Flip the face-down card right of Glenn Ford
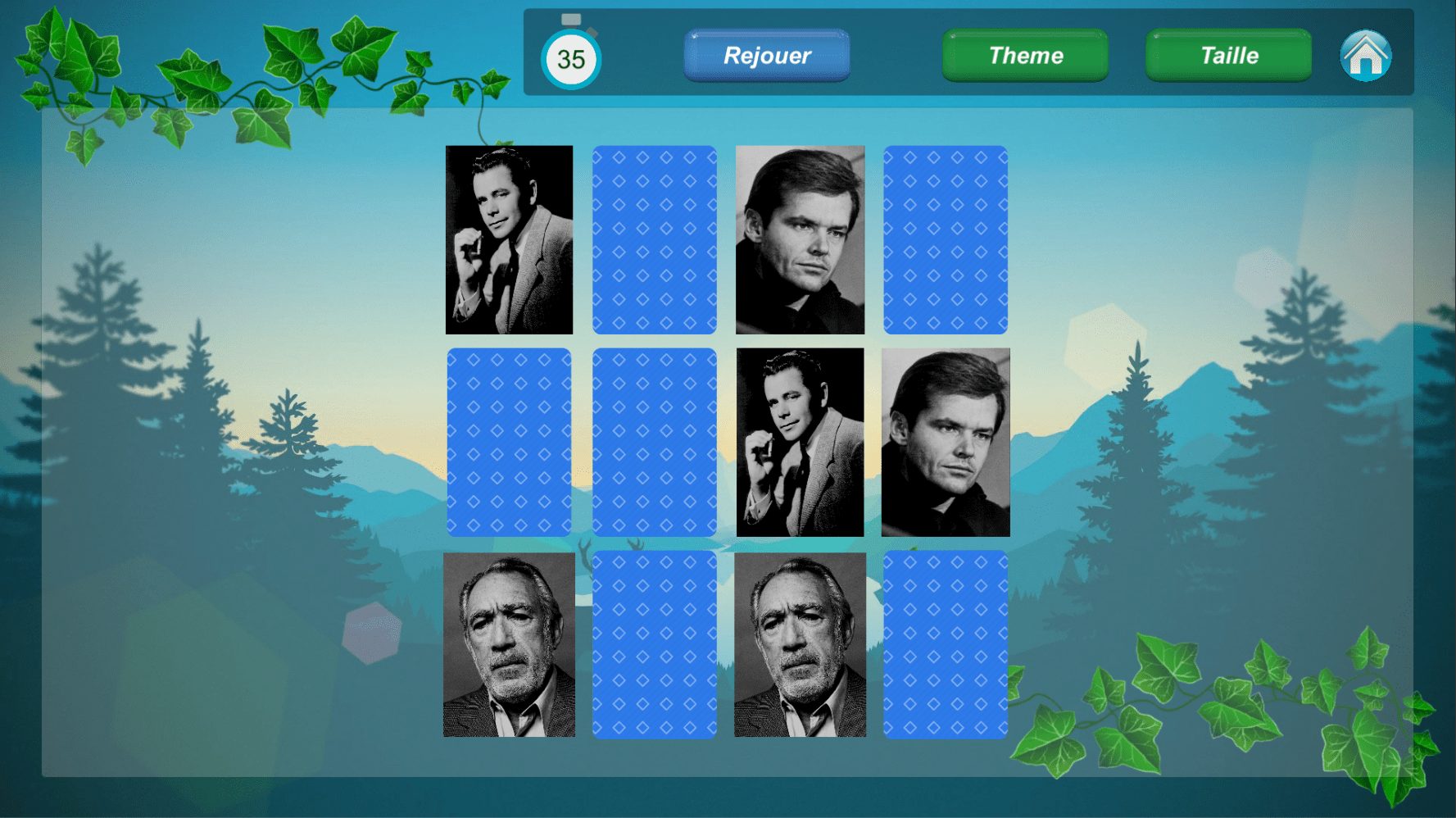 655,239
